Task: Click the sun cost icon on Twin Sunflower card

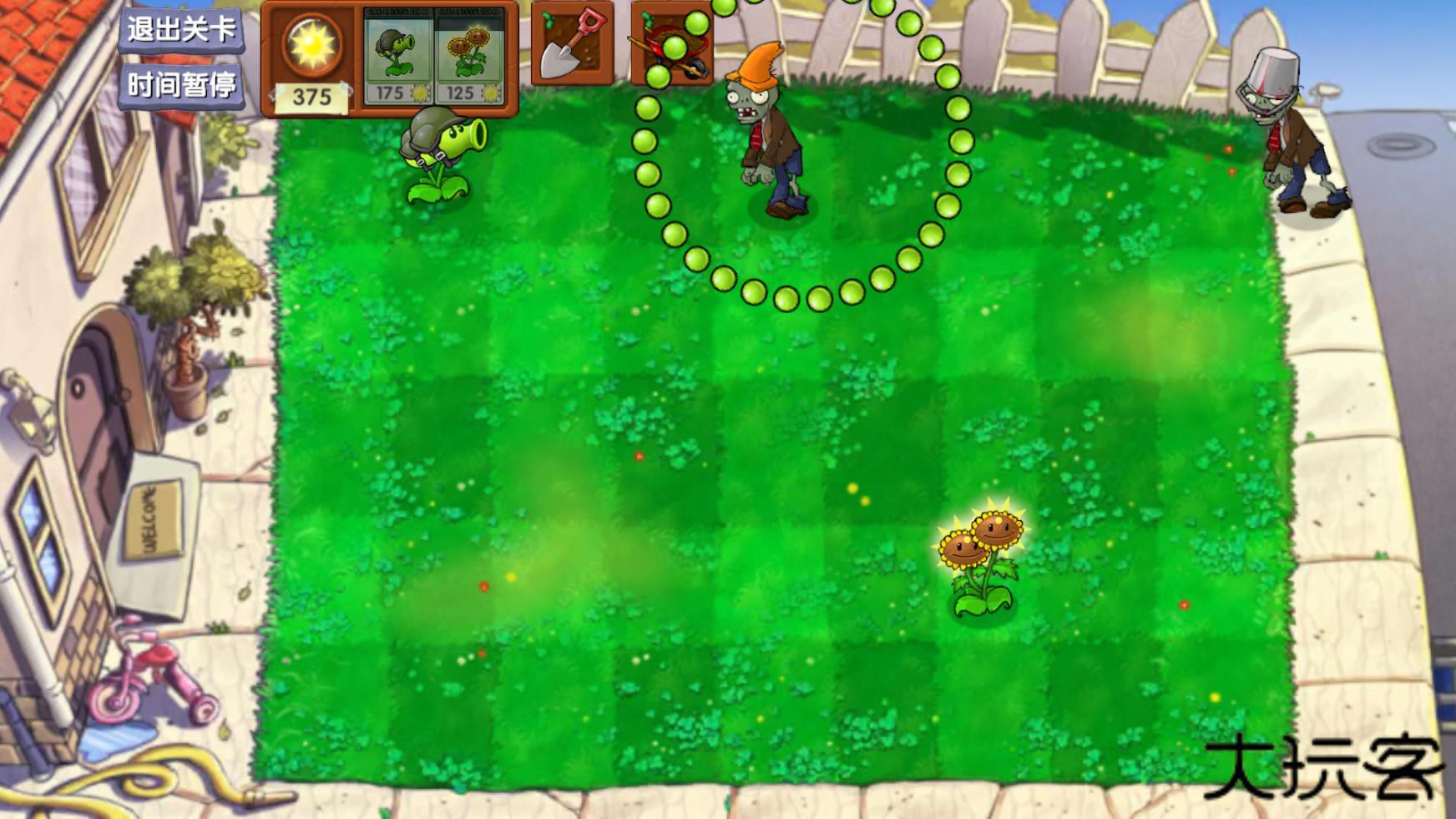Action: [493, 94]
